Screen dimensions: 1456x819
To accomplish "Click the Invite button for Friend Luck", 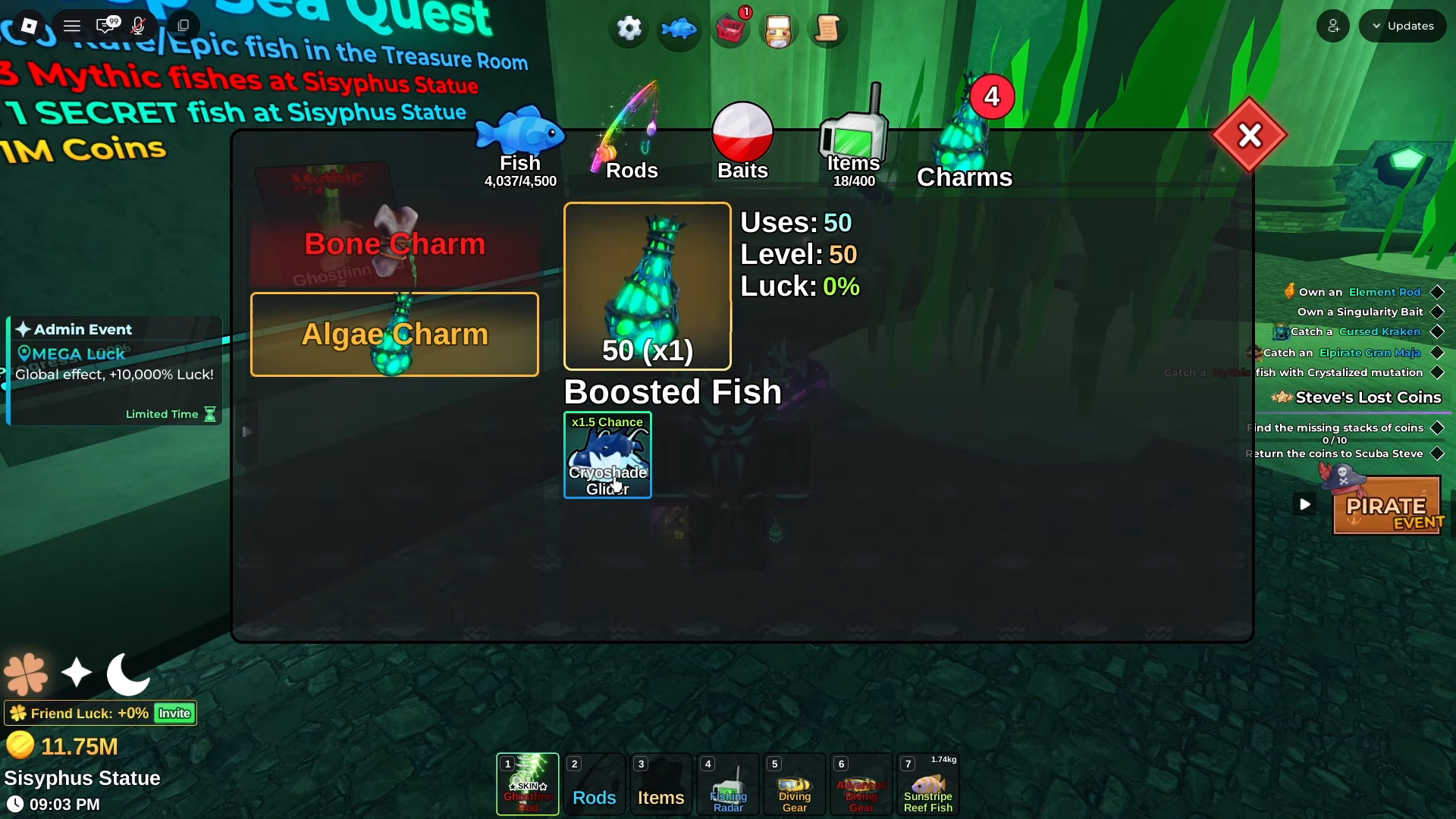I will coord(174,713).
